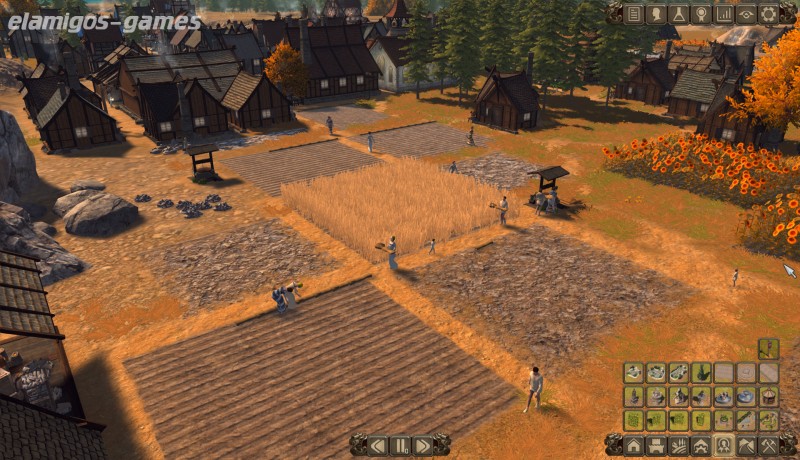Image resolution: width=800 pixels, height=460 pixels.
Task: Show the bar chart statistics panel
Action: 724,14
